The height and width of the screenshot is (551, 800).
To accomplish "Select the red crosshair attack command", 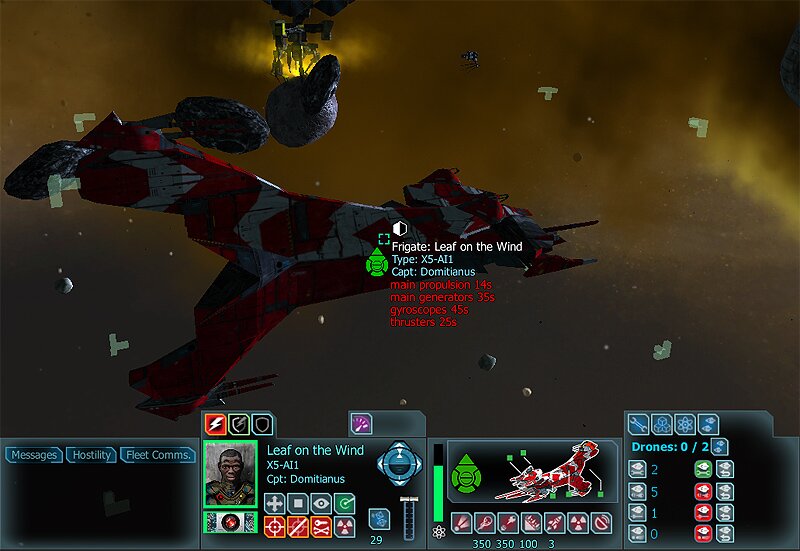I will click(275, 526).
